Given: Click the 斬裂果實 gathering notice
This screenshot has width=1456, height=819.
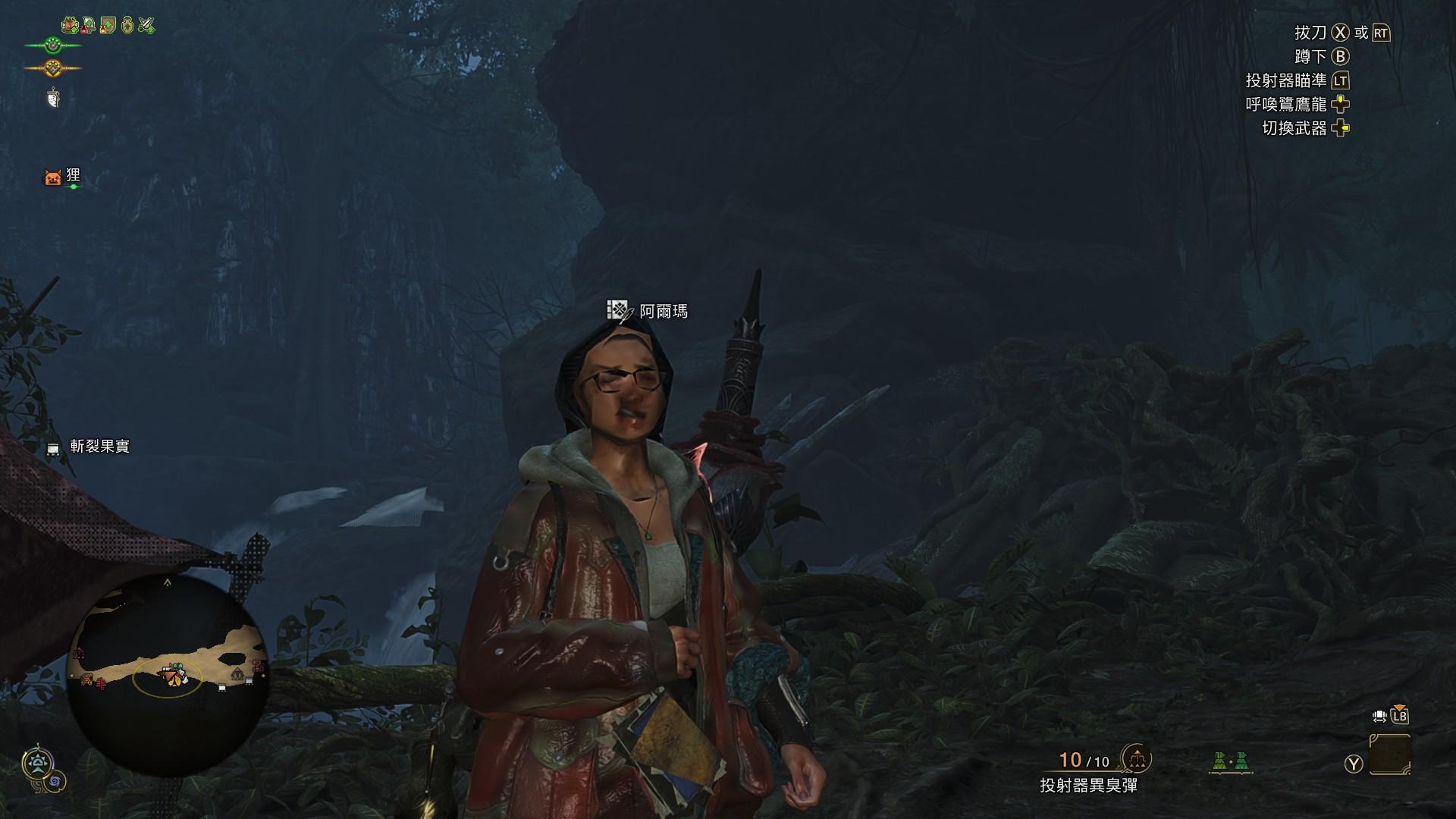Looking at the screenshot, I should 99,447.
